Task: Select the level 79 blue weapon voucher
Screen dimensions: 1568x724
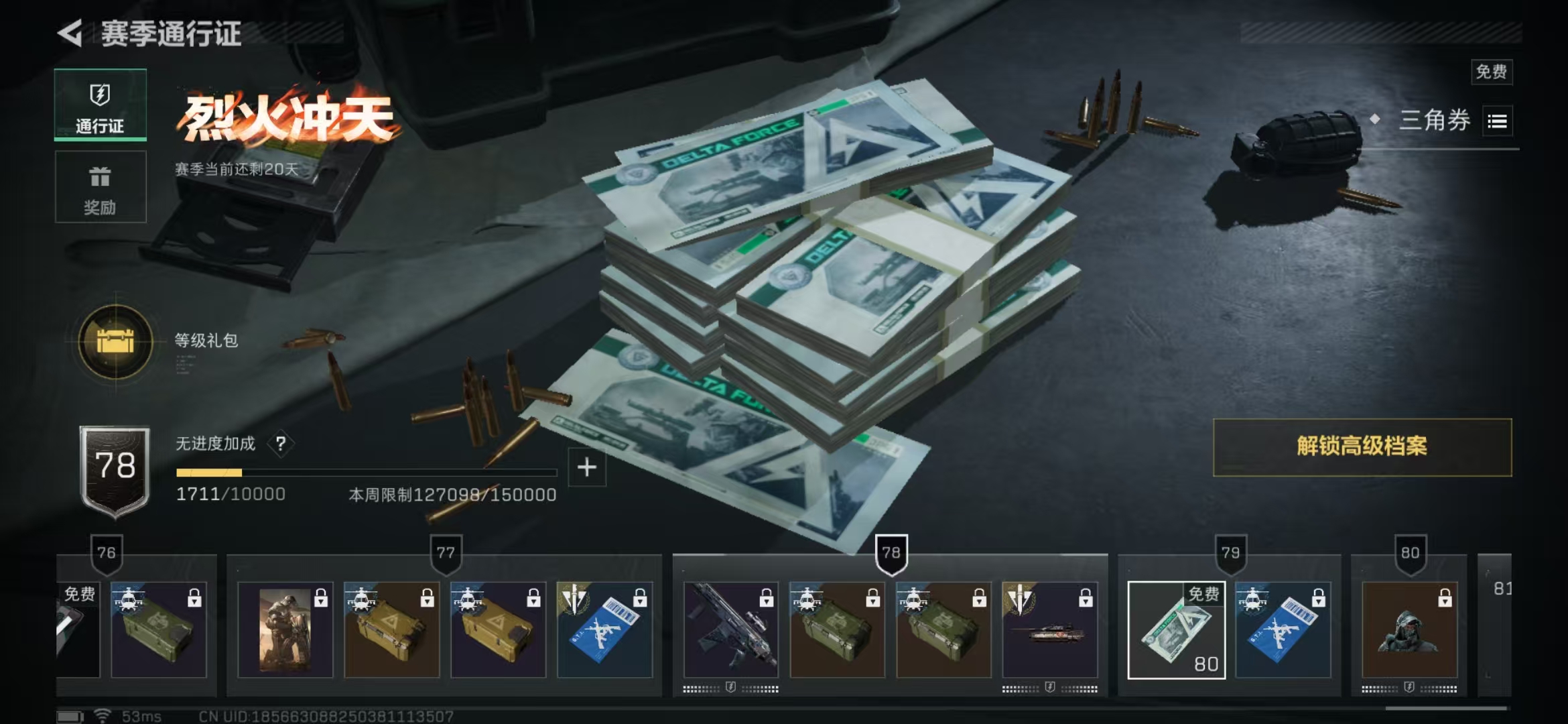Action: pyautogui.click(x=1283, y=630)
